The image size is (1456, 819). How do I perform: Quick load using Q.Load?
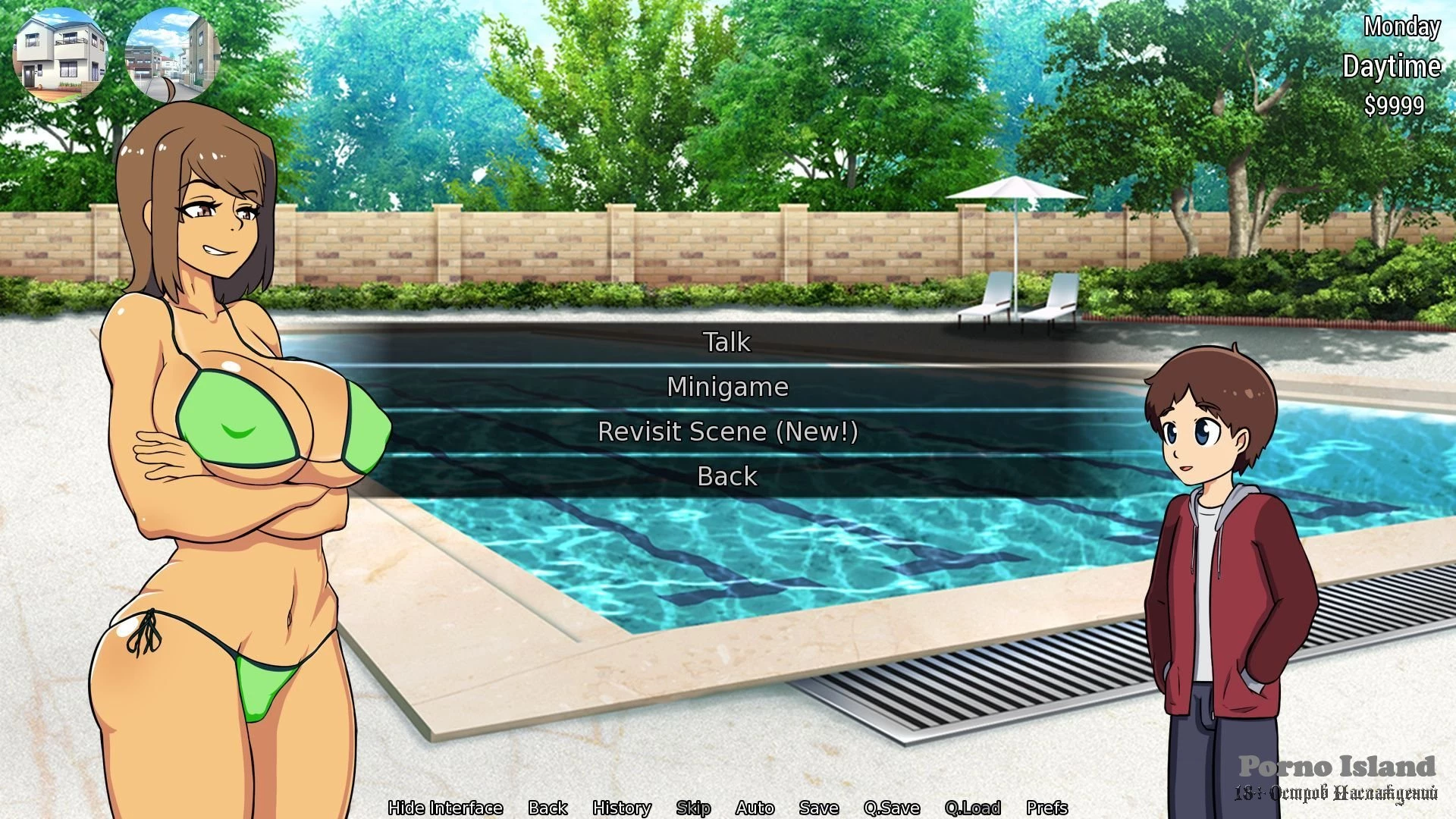(973, 808)
